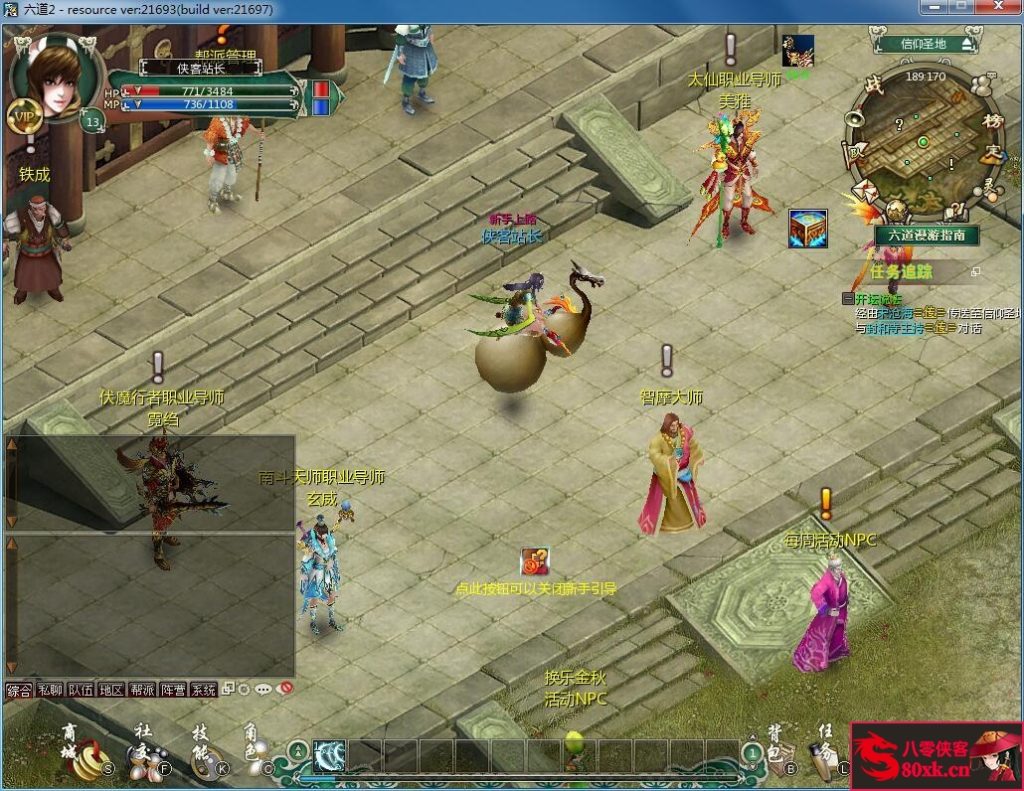This screenshot has height=791, width=1024.
Task: Open the 角色 character sheet
Action: (254, 757)
